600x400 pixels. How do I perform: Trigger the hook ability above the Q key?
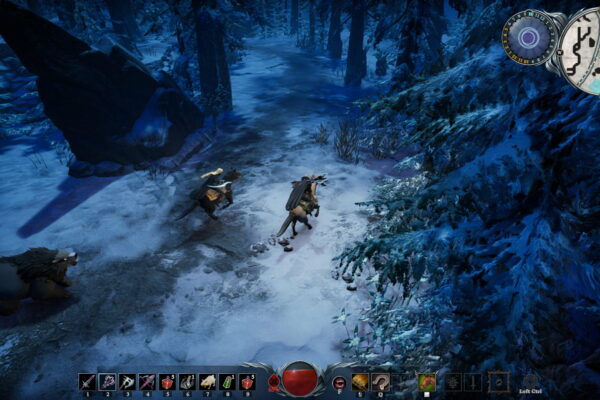pos(380,381)
